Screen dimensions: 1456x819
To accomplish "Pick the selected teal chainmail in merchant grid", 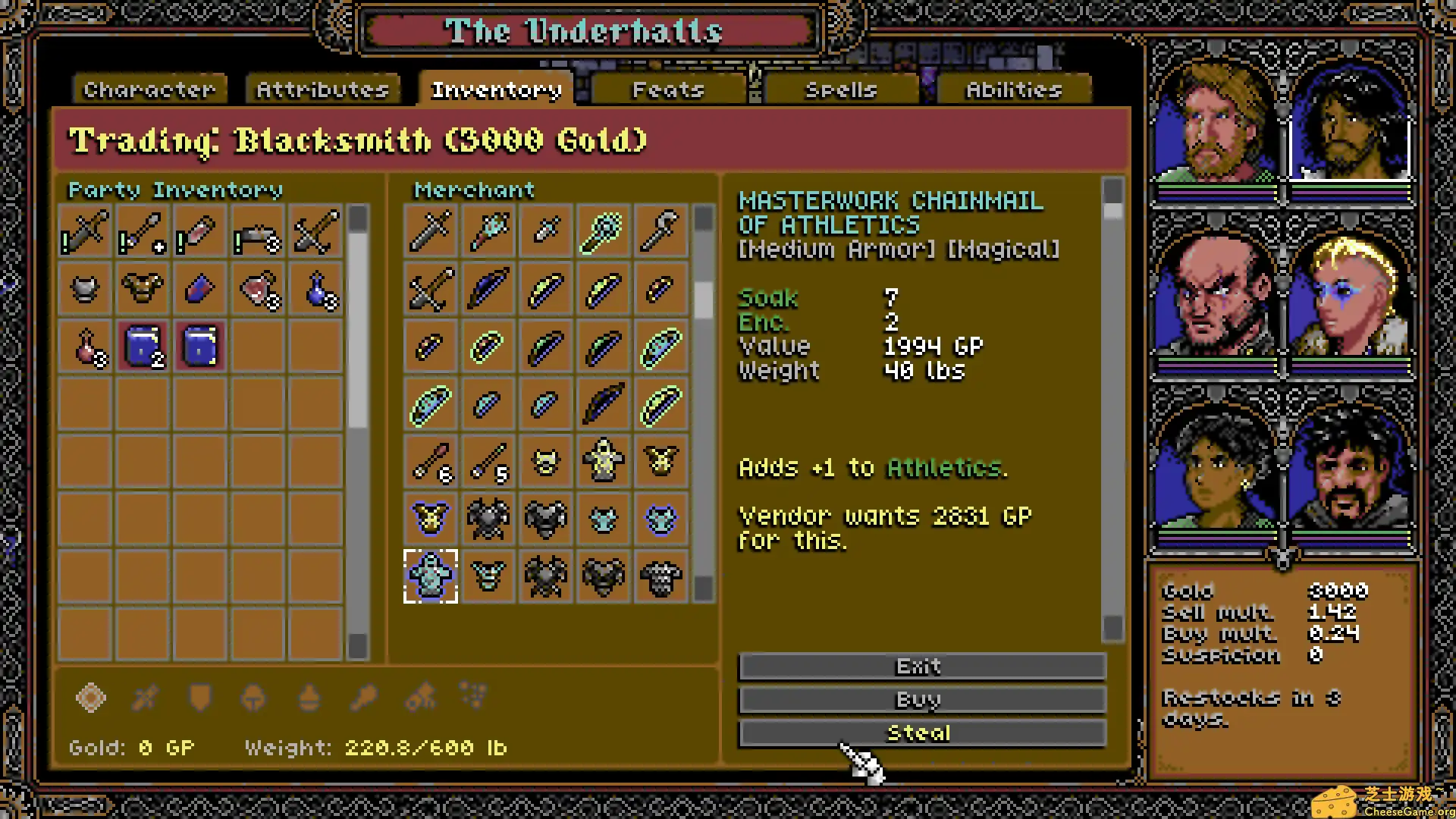I will (x=431, y=576).
